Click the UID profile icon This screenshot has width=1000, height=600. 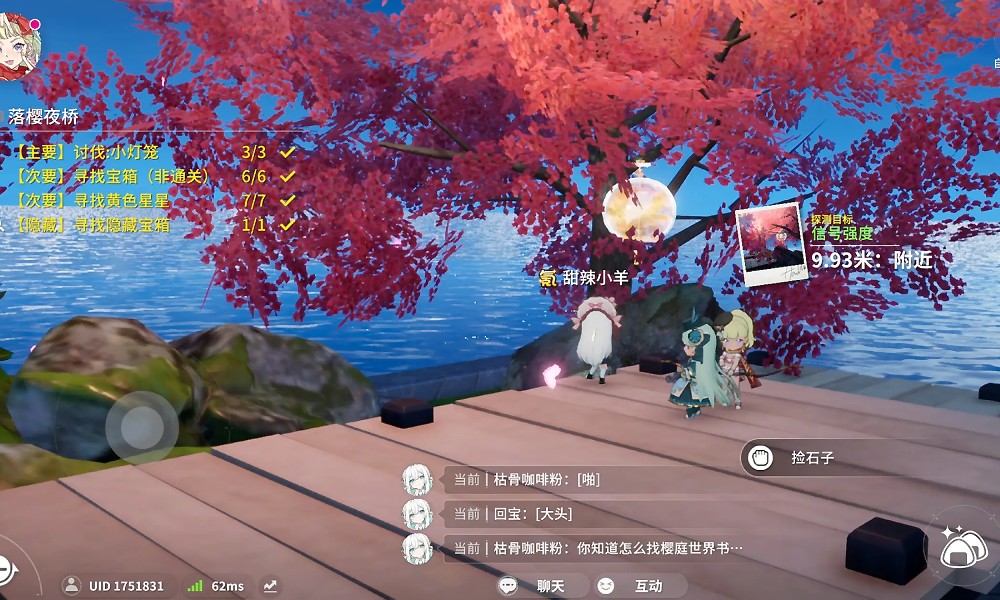(x=72, y=586)
